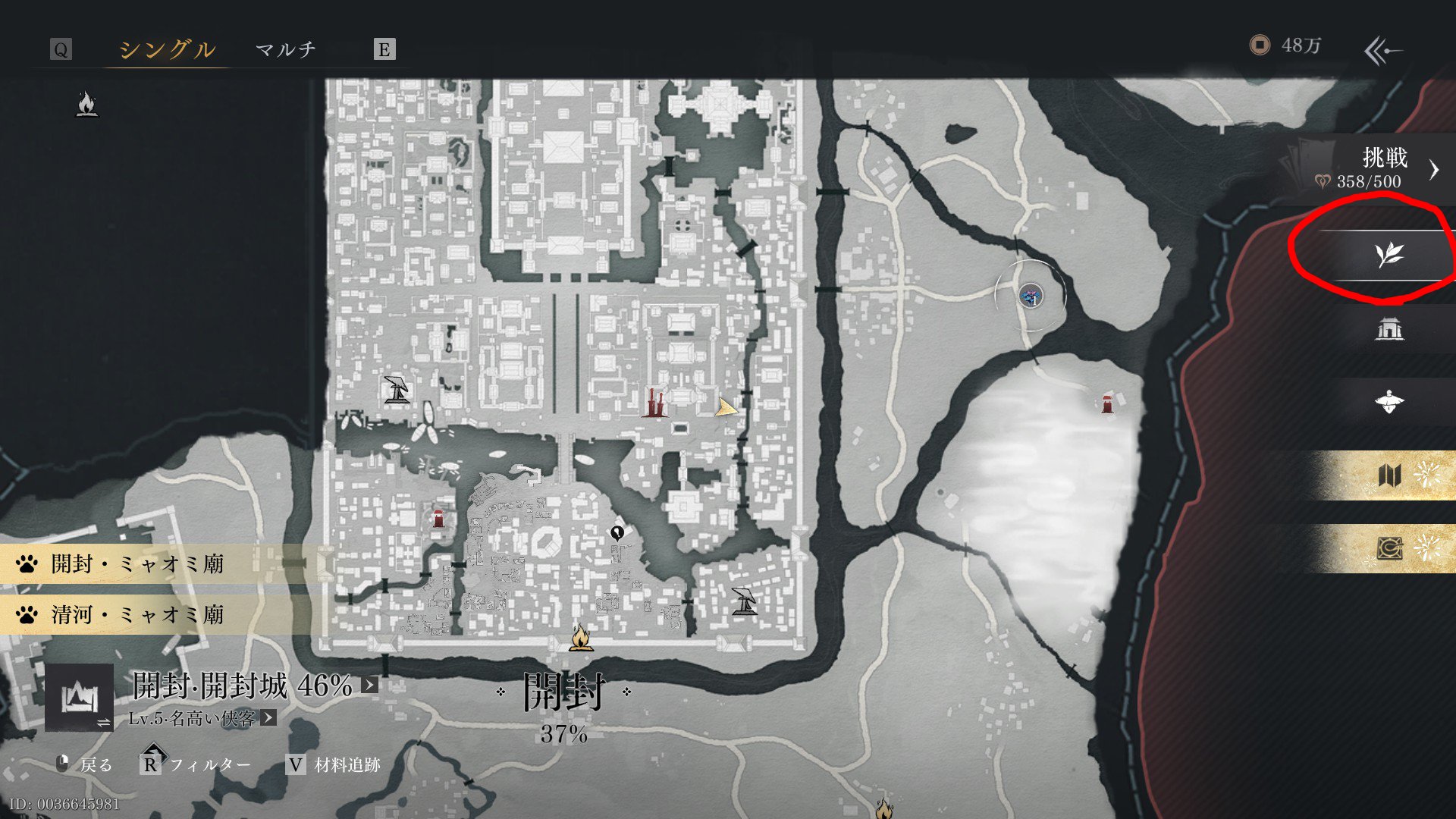Select the temple building side button
Screen dimensions: 1456x819
[1389, 328]
